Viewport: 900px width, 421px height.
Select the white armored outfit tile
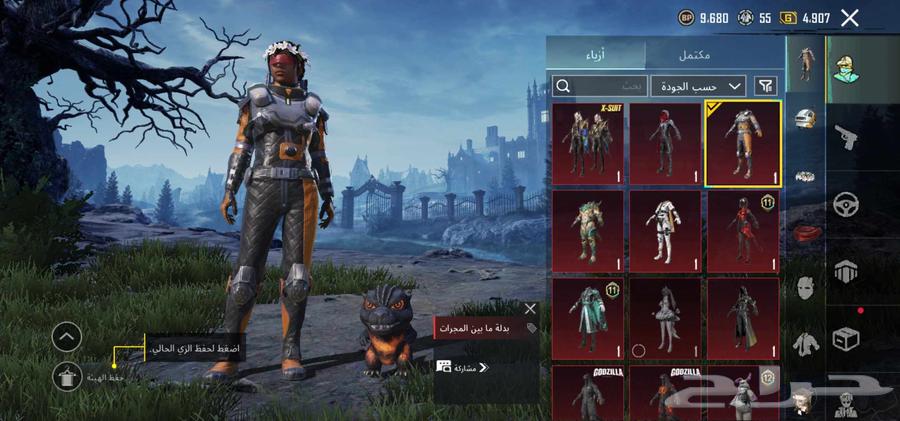click(x=665, y=230)
